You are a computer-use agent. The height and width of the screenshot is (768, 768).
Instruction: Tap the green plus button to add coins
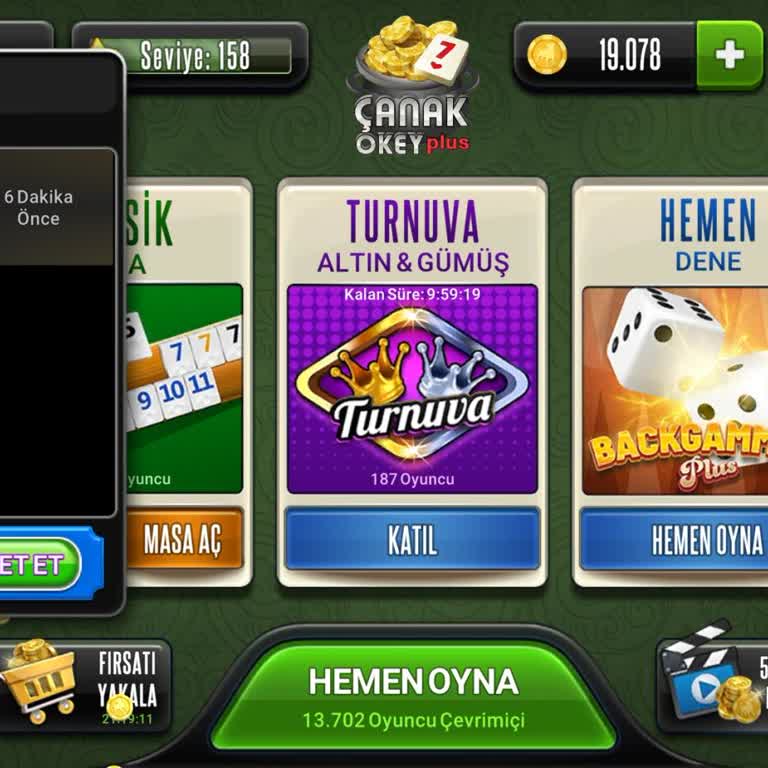(729, 55)
